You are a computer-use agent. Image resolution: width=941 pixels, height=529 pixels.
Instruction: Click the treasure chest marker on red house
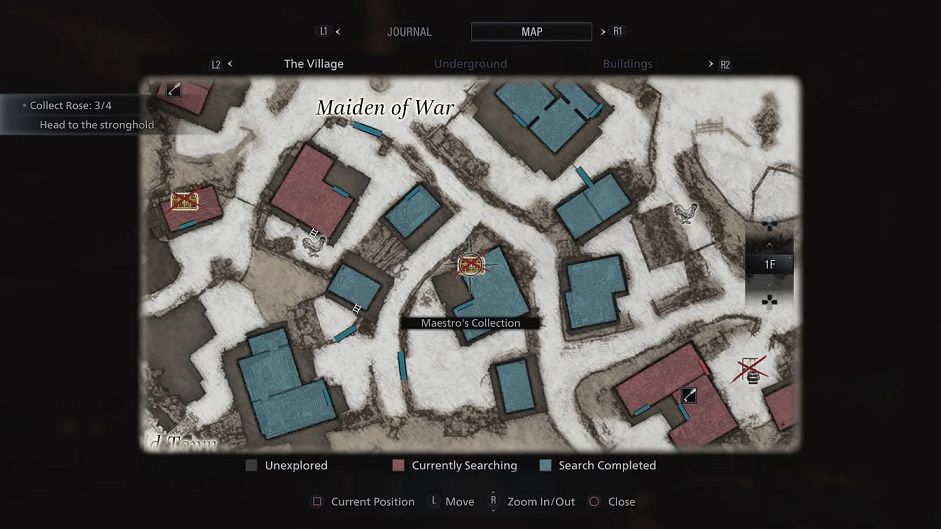(x=183, y=201)
